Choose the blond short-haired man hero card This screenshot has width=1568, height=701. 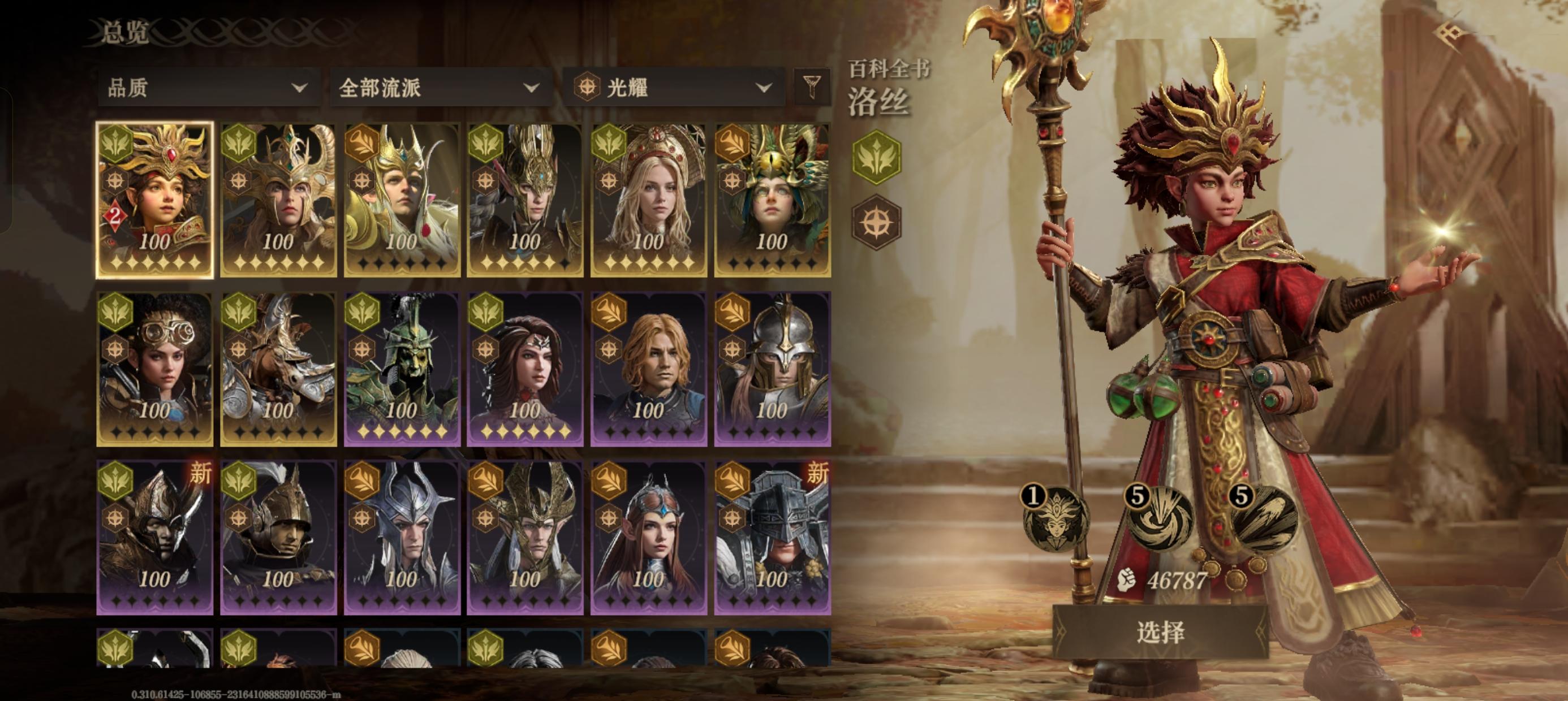648,369
